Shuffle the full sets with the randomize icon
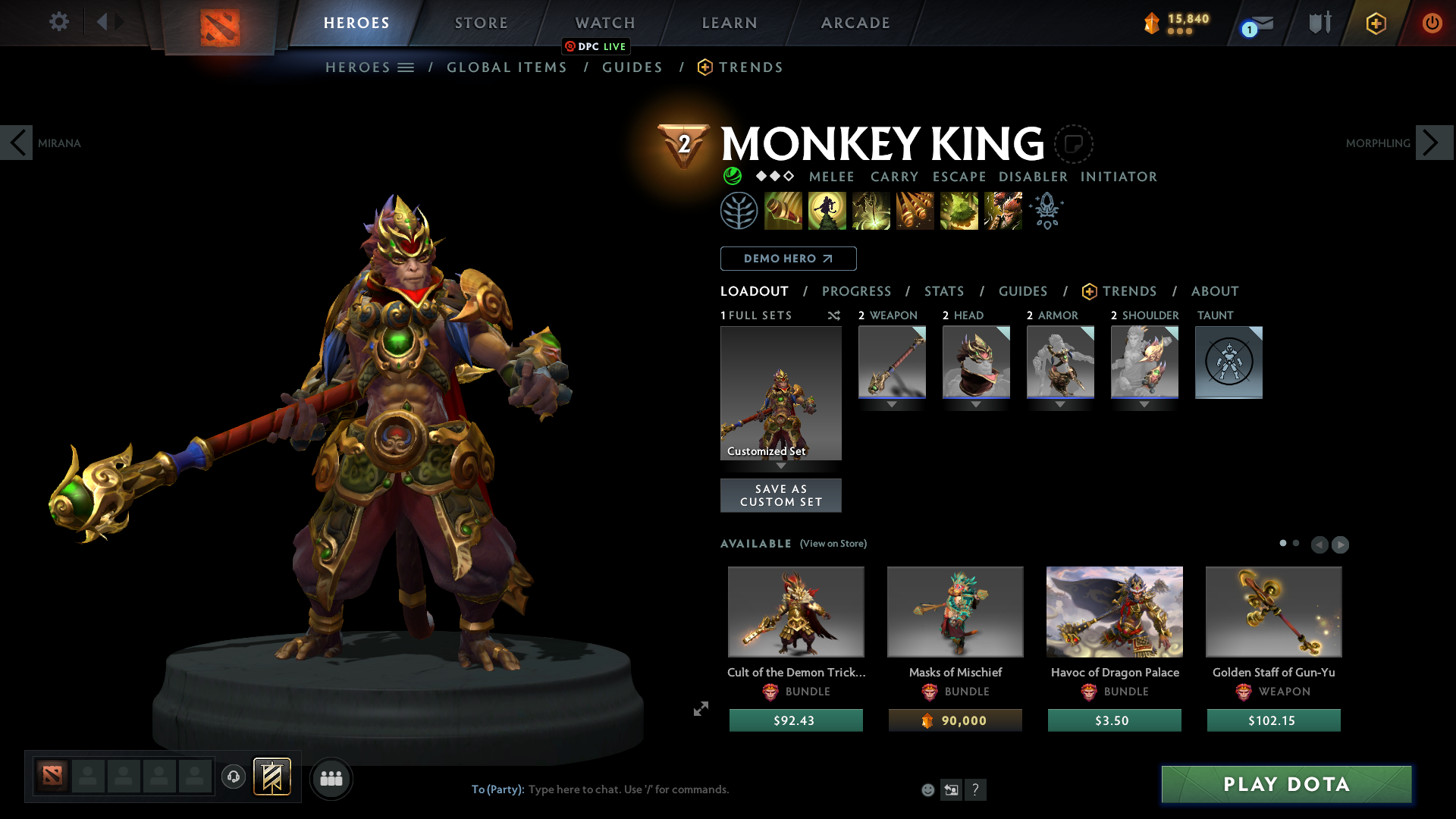The image size is (1456, 819). 833,315
